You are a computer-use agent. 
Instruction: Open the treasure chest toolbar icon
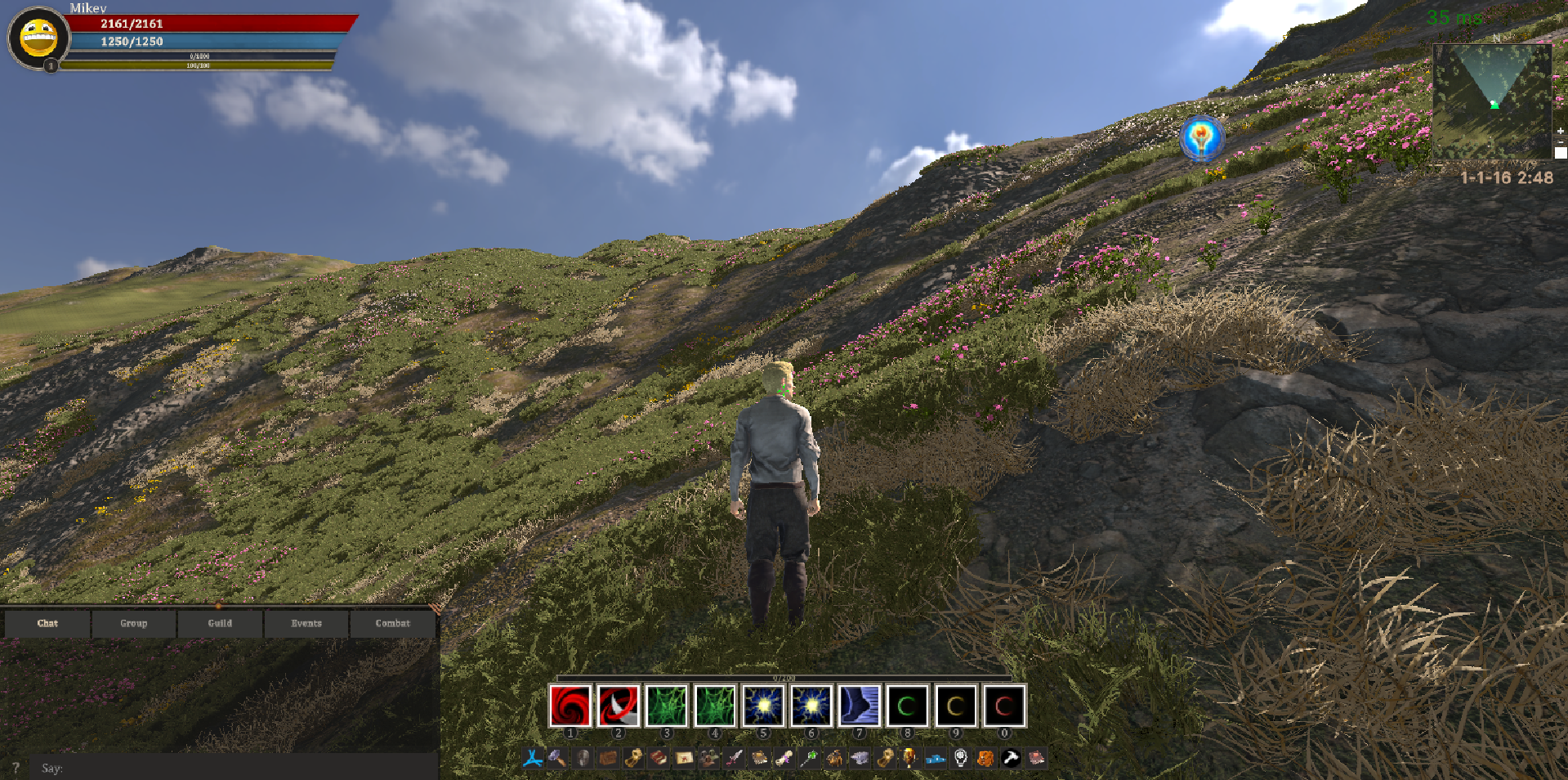point(608,758)
